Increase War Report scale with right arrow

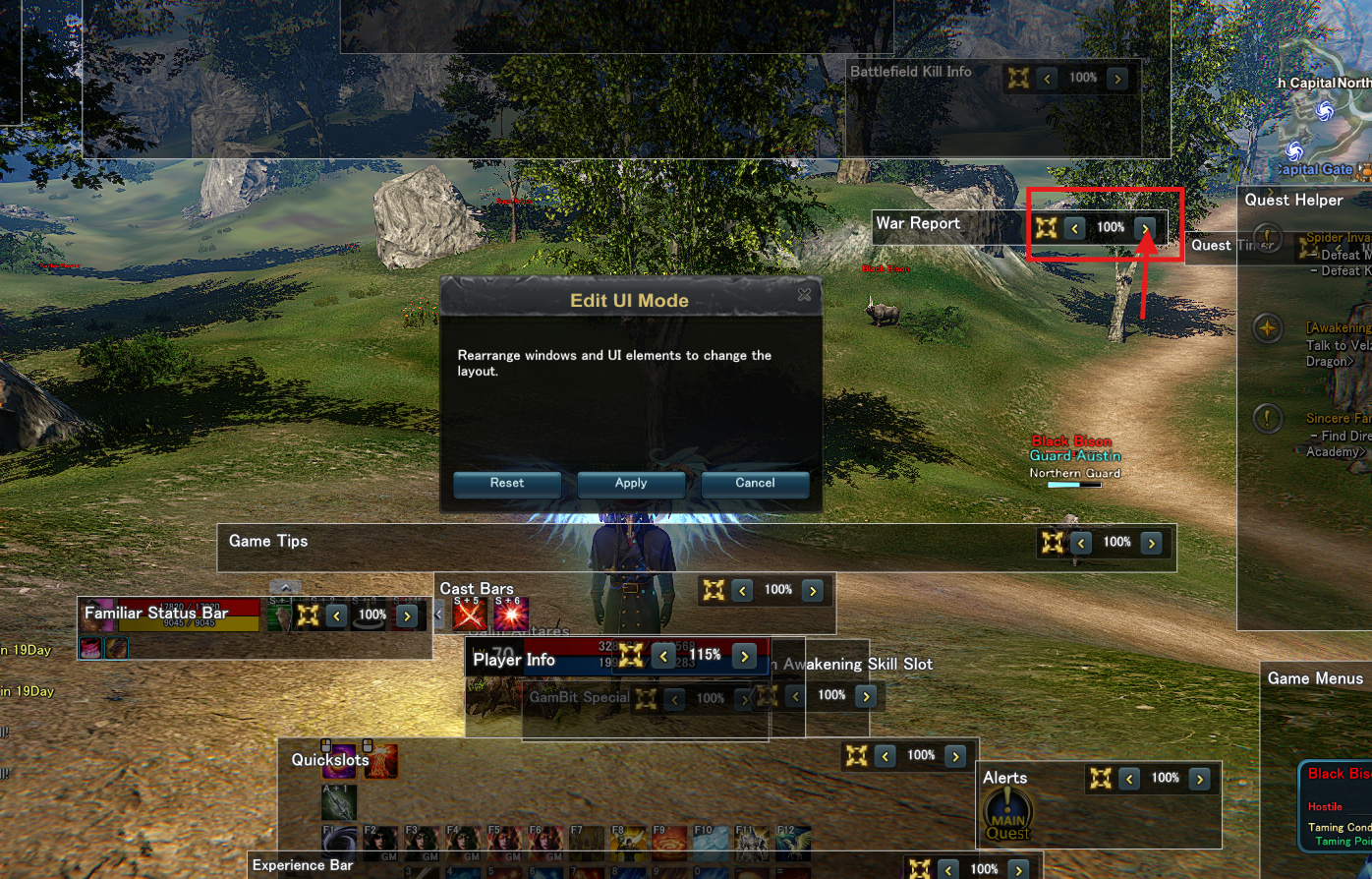1145,228
